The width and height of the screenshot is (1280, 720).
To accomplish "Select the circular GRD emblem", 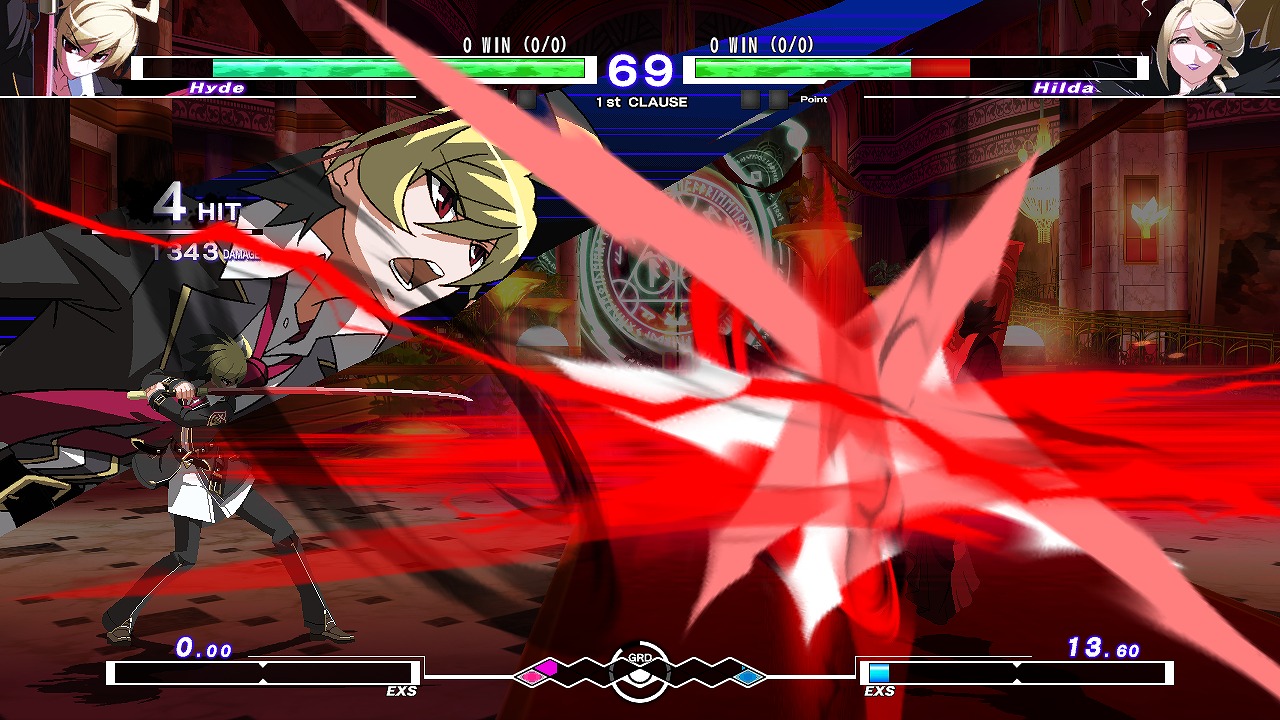I will [640, 672].
